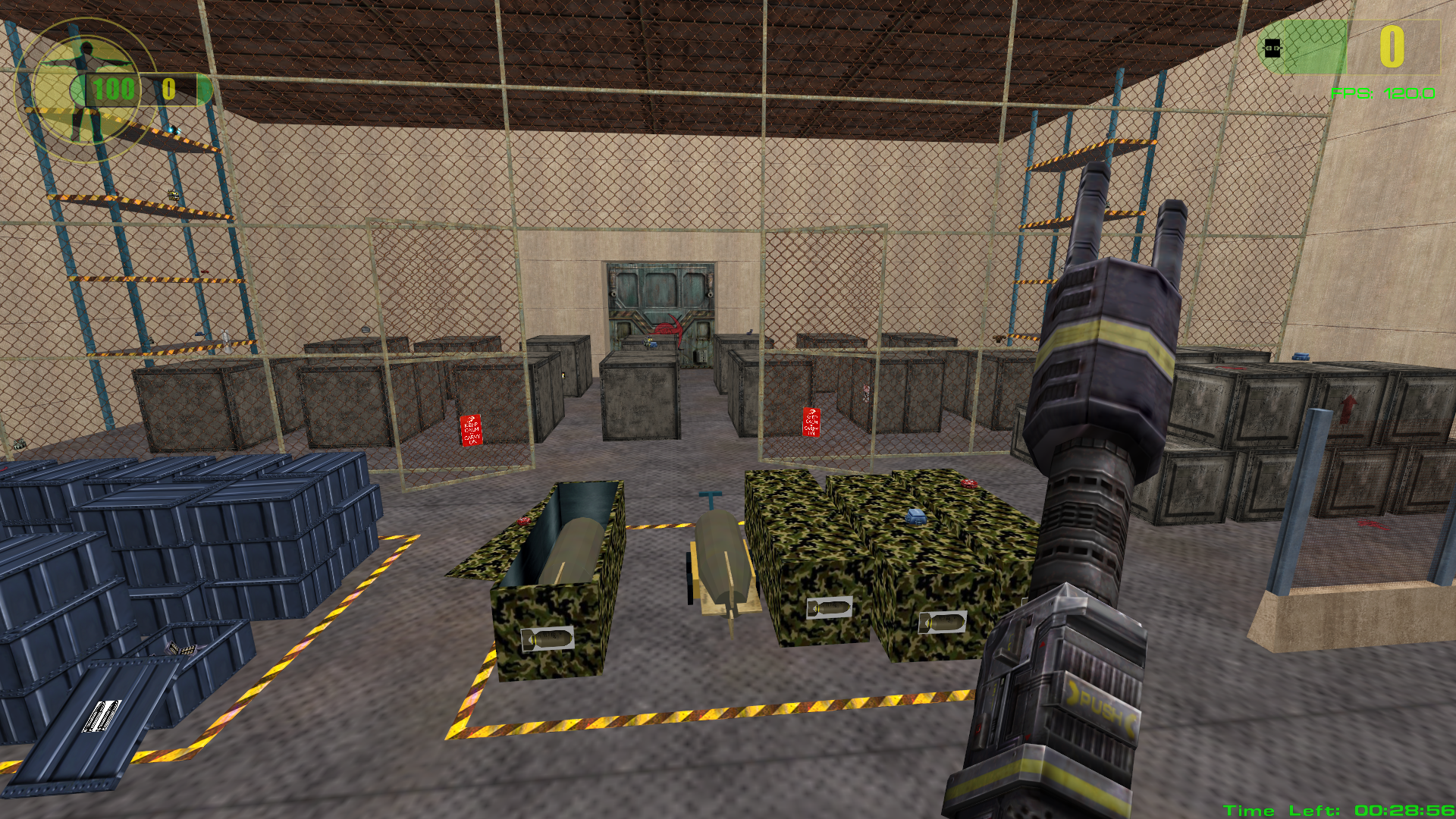
Task: Click the black weapon ammo type icon
Action: pos(1272,49)
